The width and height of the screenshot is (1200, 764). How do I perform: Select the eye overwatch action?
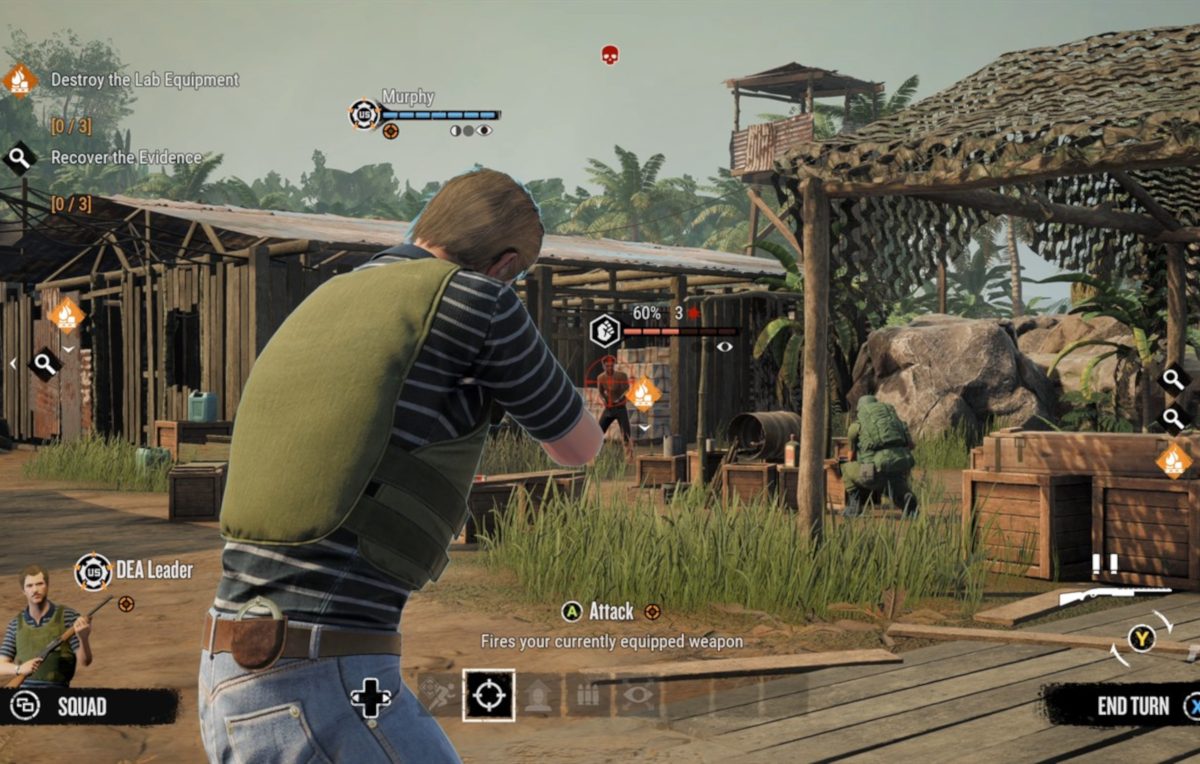click(x=638, y=695)
